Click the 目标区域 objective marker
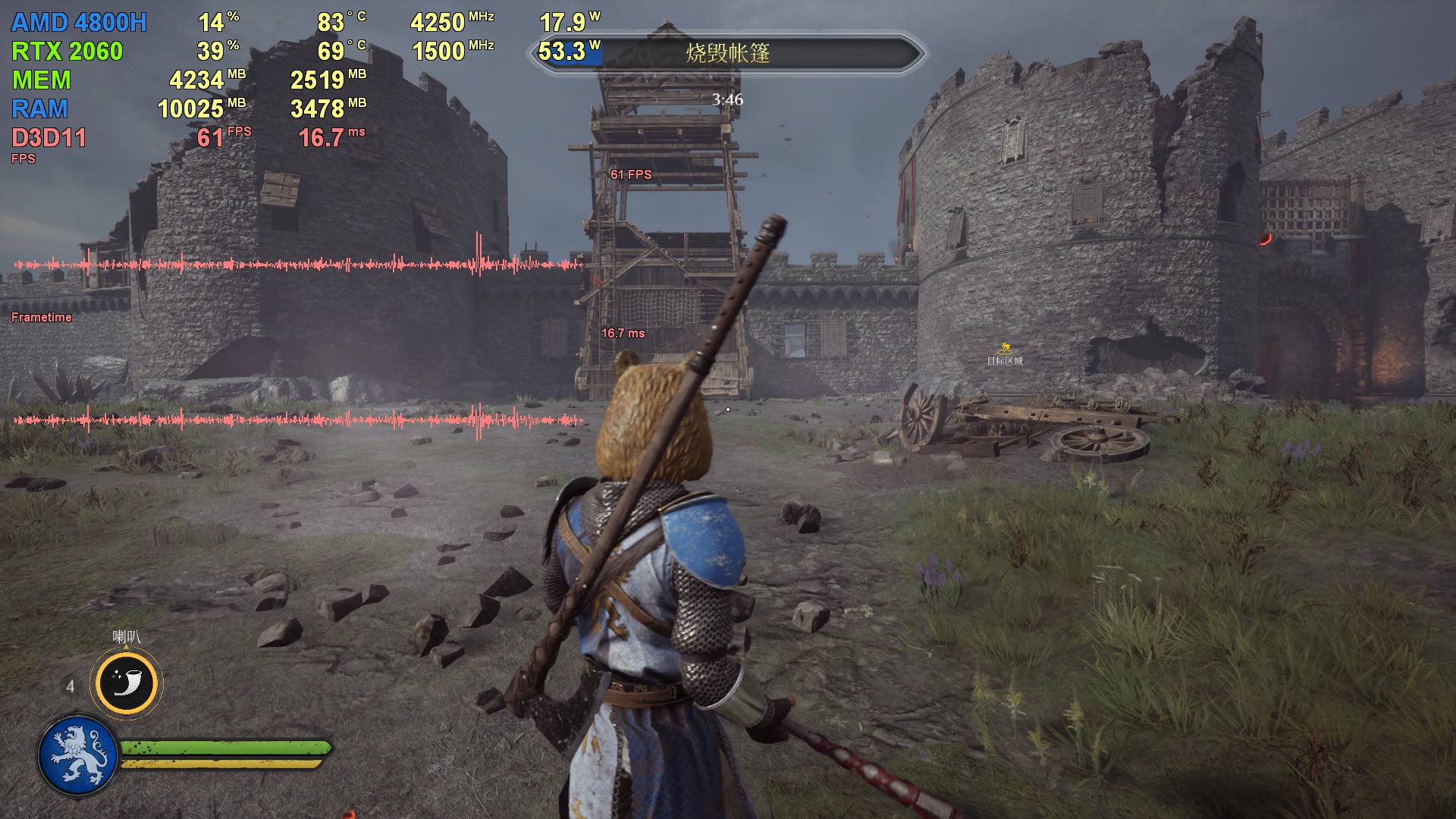Viewport: 1456px width, 819px height. tap(1005, 354)
